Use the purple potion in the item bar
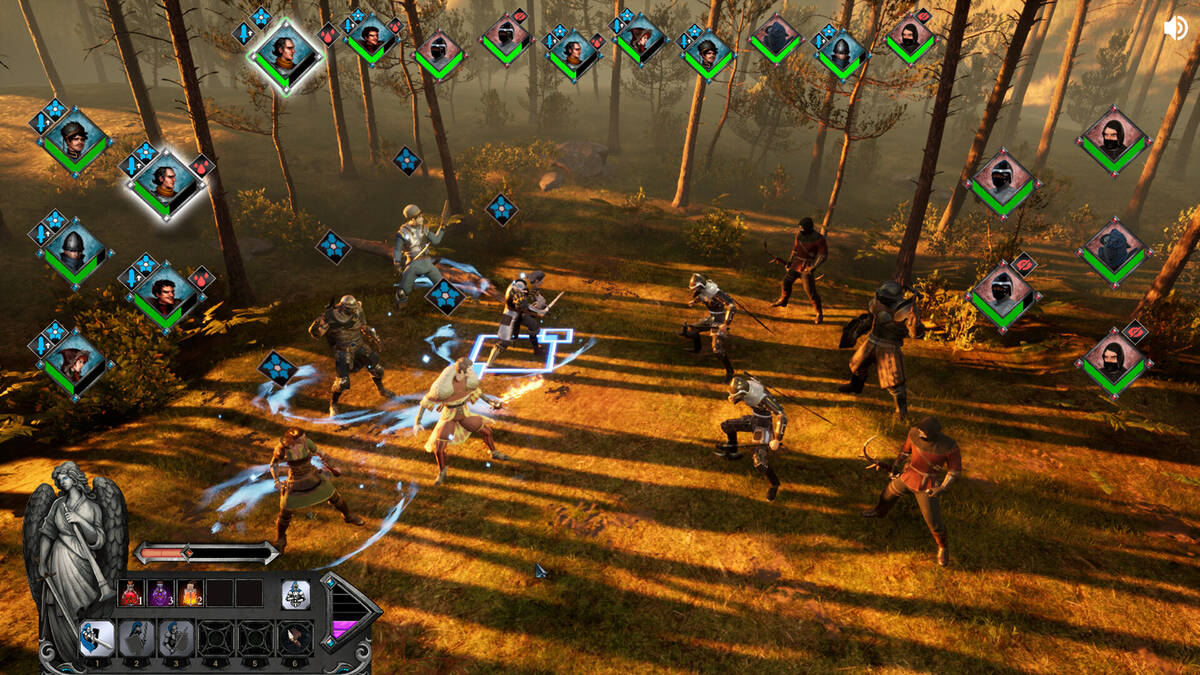This screenshot has width=1200, height=675. 161,593
